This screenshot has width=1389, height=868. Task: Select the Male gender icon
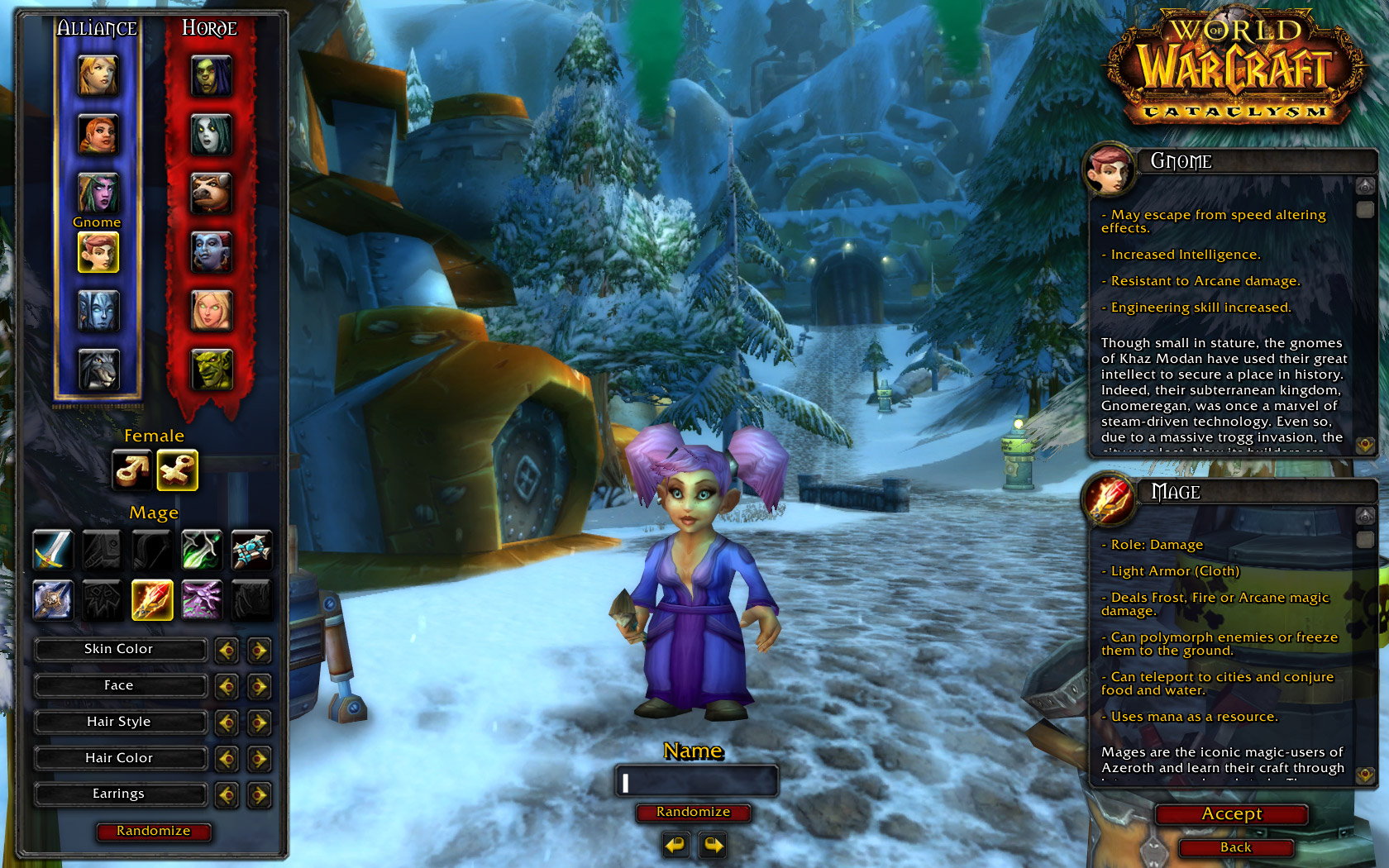pyautogui.click(x=132, y=470)
